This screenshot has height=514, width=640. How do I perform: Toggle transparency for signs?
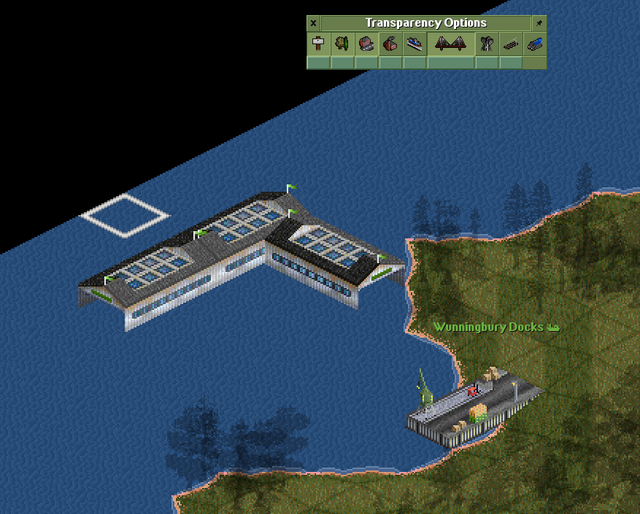click(x=318, y=43)
